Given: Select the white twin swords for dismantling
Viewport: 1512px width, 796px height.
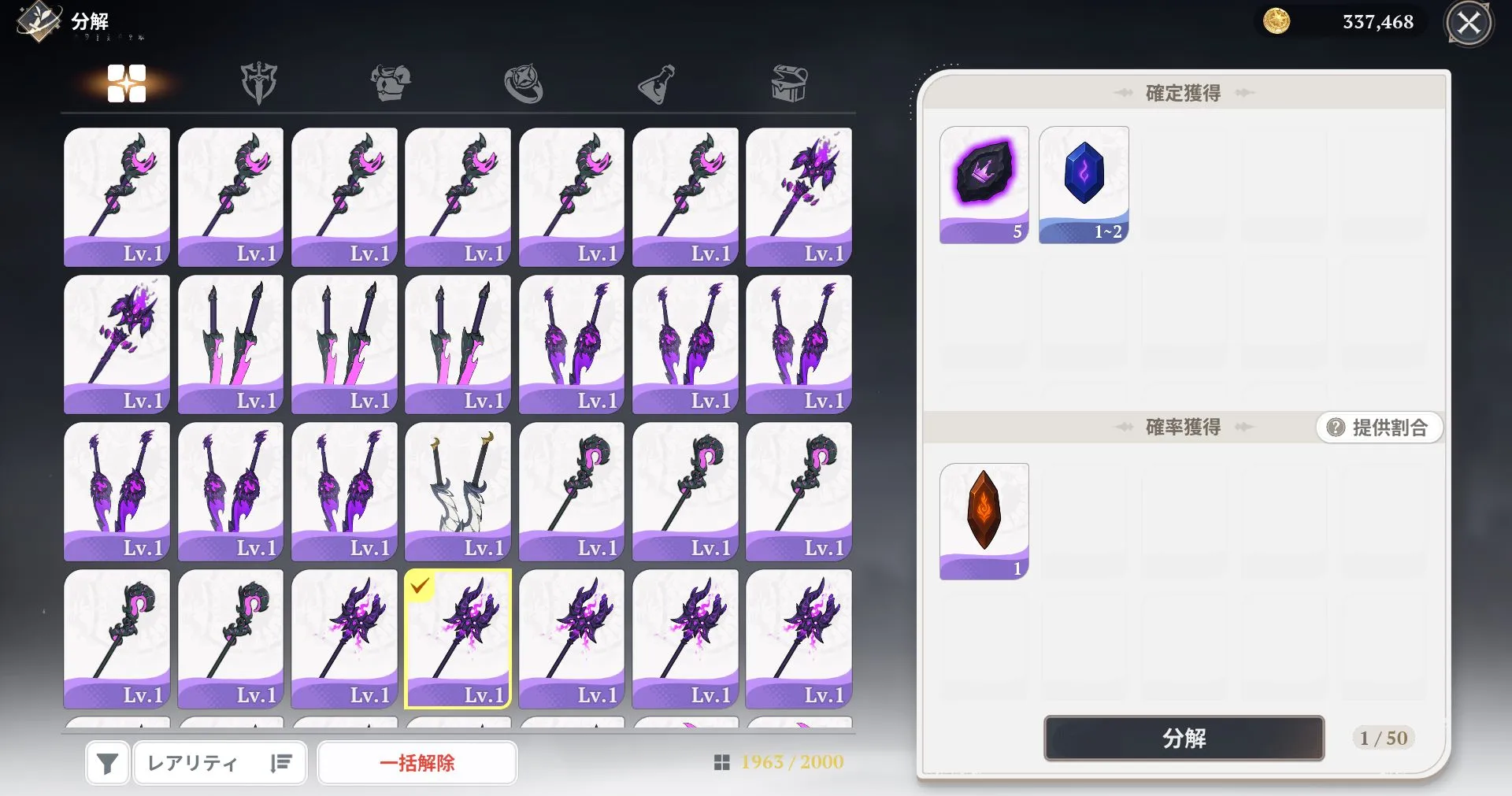Looking at the screenshot, I should [x=457, y=491].
